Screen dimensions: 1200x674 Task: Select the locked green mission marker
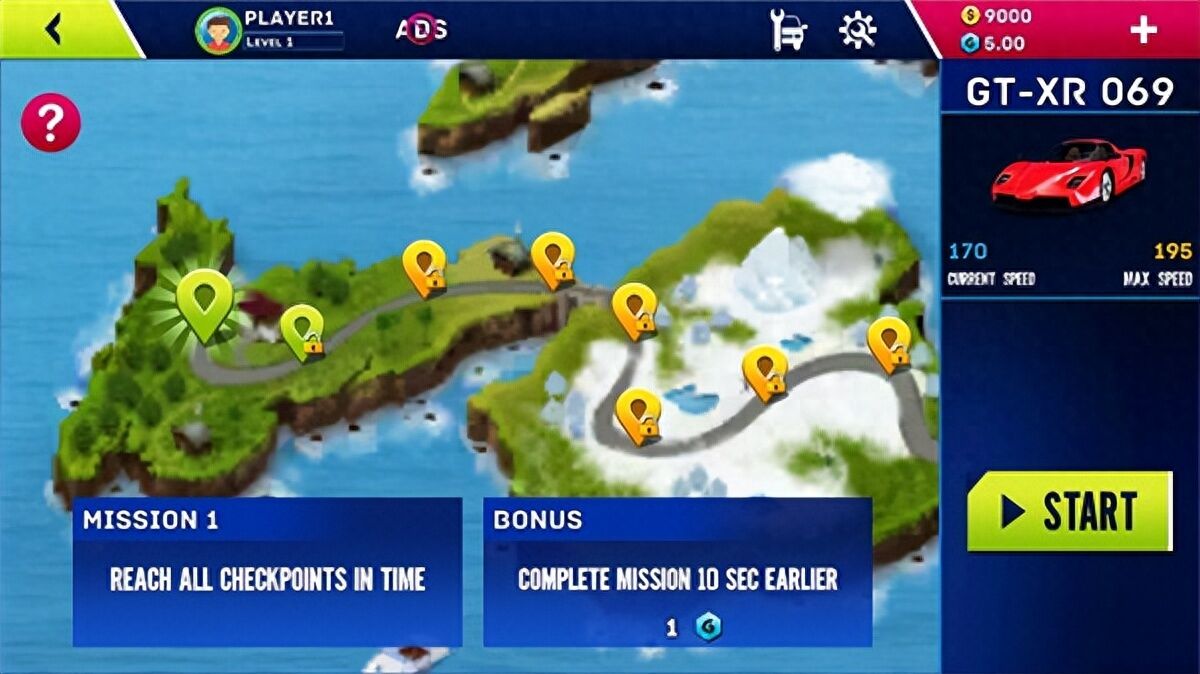pos(301,331)
